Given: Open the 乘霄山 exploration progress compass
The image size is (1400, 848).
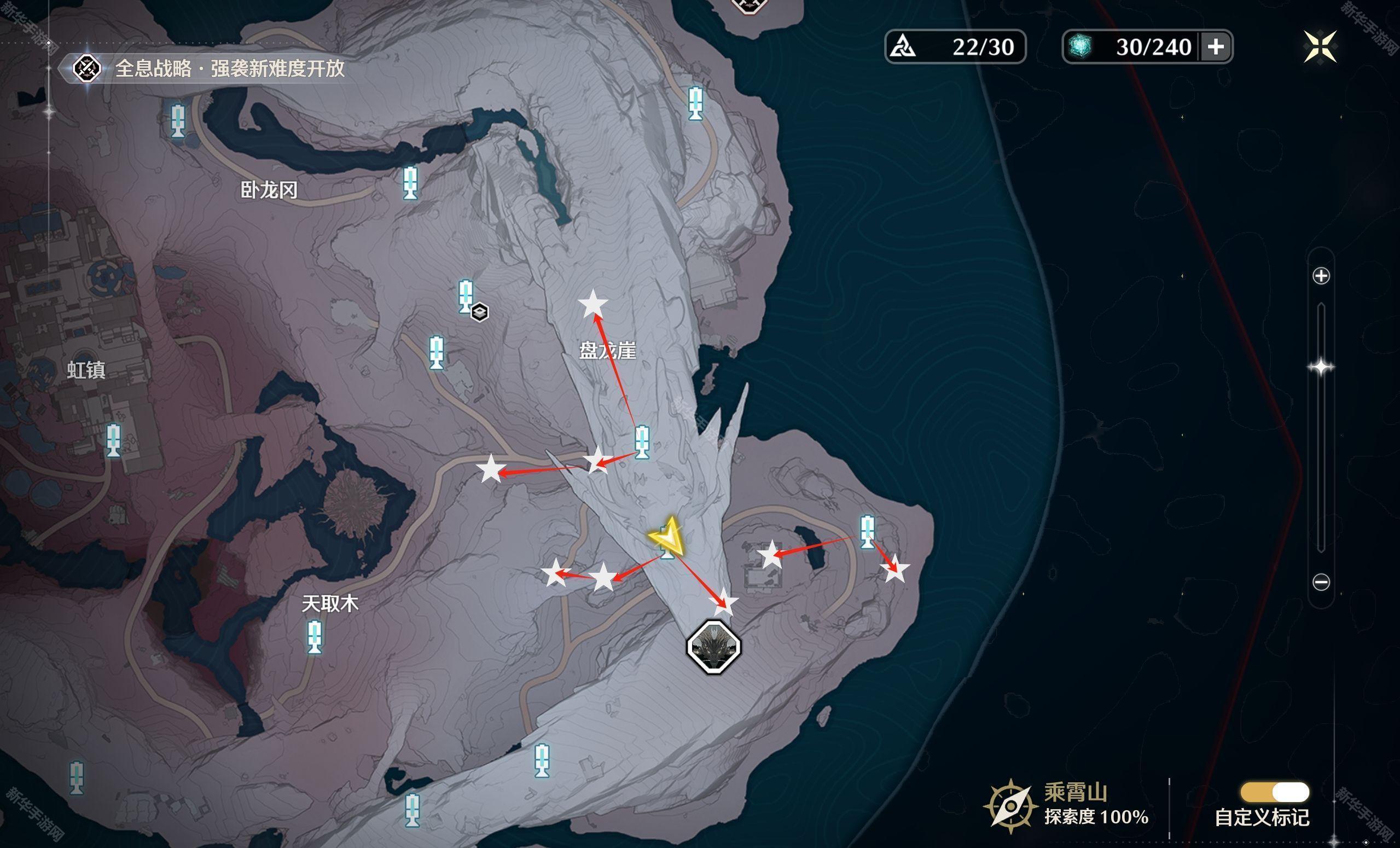Looking at the screenshot, I should pyautogui.click(x=1011, y=806).
